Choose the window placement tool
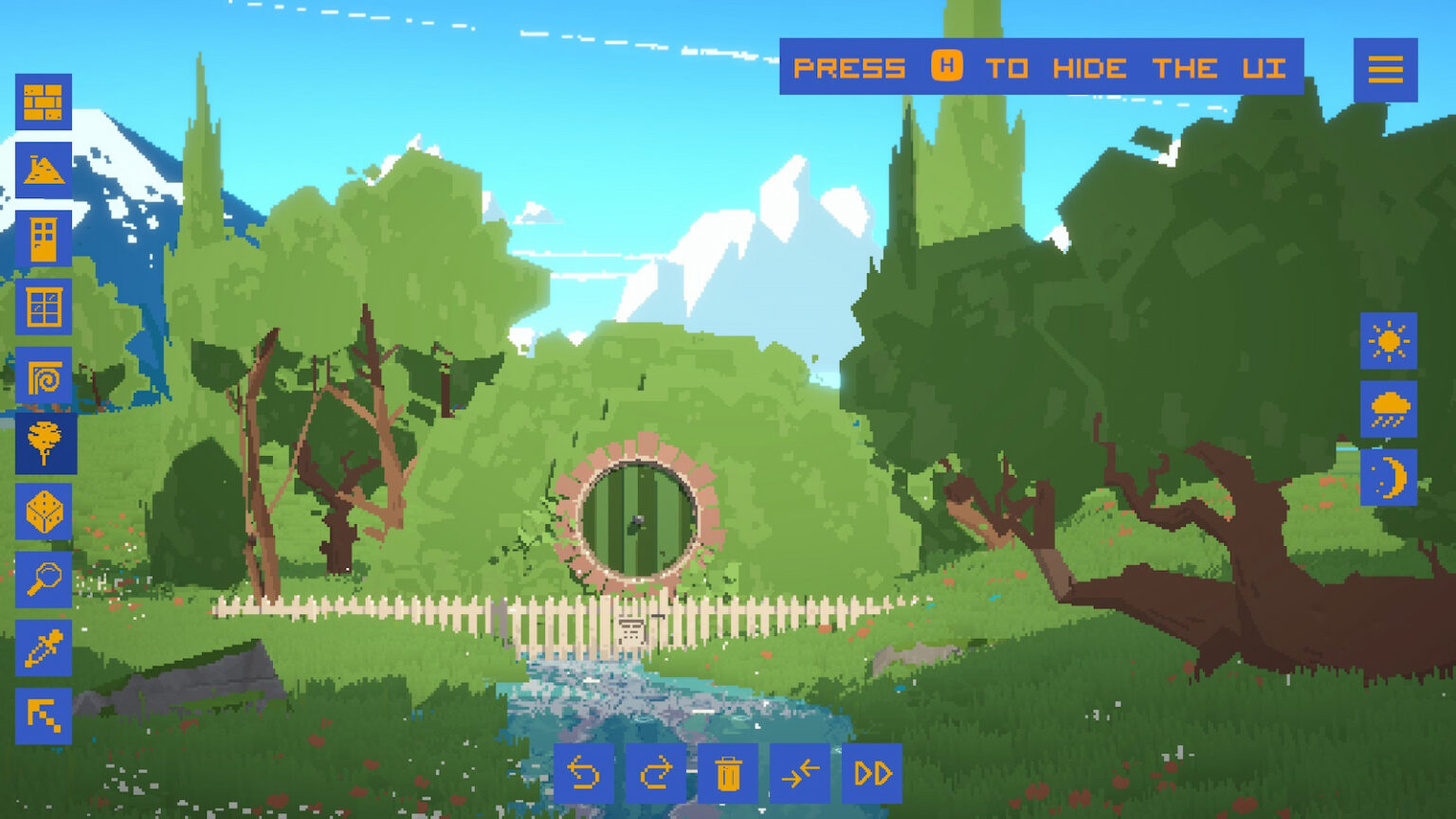This screenshot has height=819, width=1456. point(43,308)
